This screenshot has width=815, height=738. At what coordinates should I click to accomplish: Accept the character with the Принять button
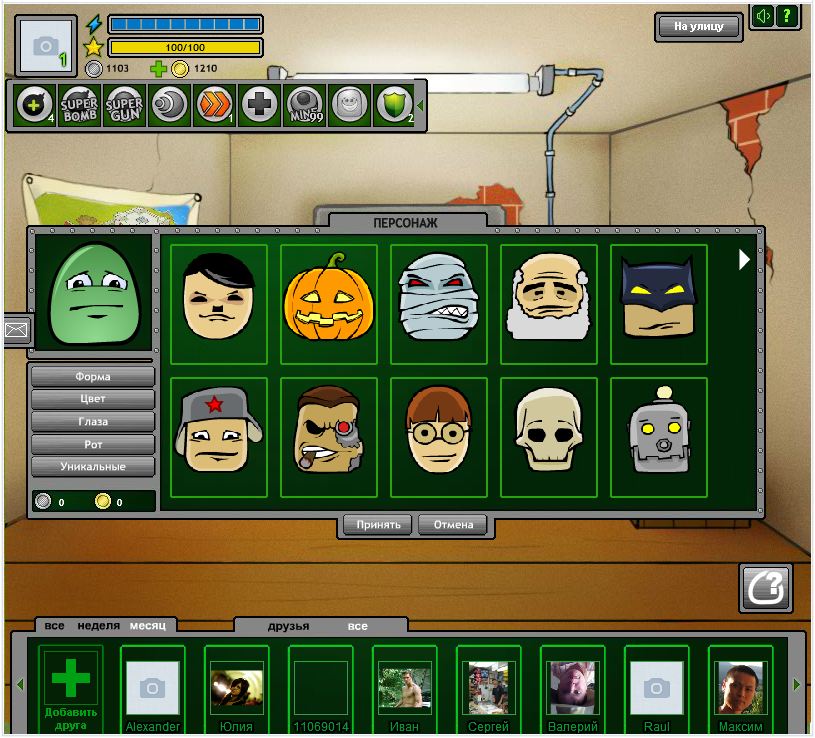click(378, 524)
